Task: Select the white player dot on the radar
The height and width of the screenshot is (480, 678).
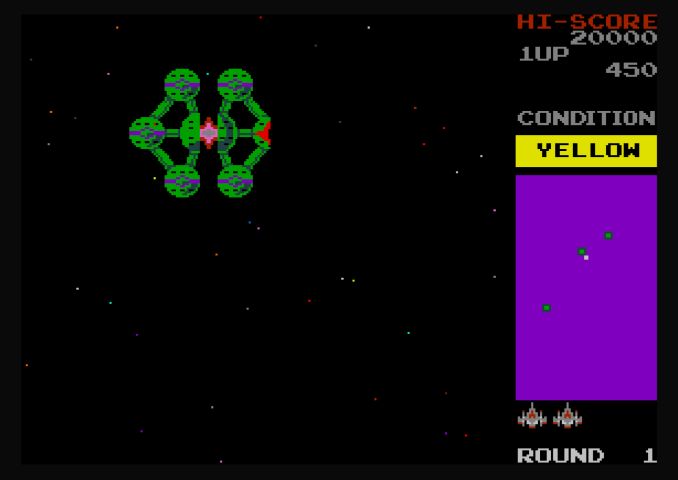Action: pyautogui.click(x=586, y=258)
